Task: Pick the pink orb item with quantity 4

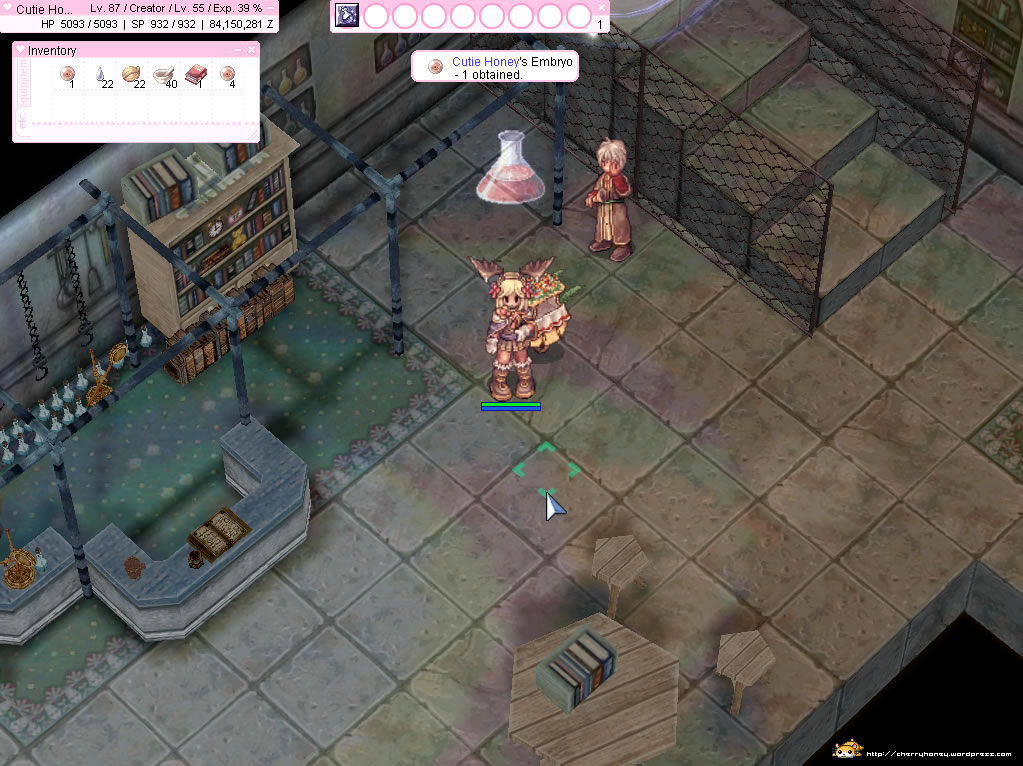Action: point(227,73)
